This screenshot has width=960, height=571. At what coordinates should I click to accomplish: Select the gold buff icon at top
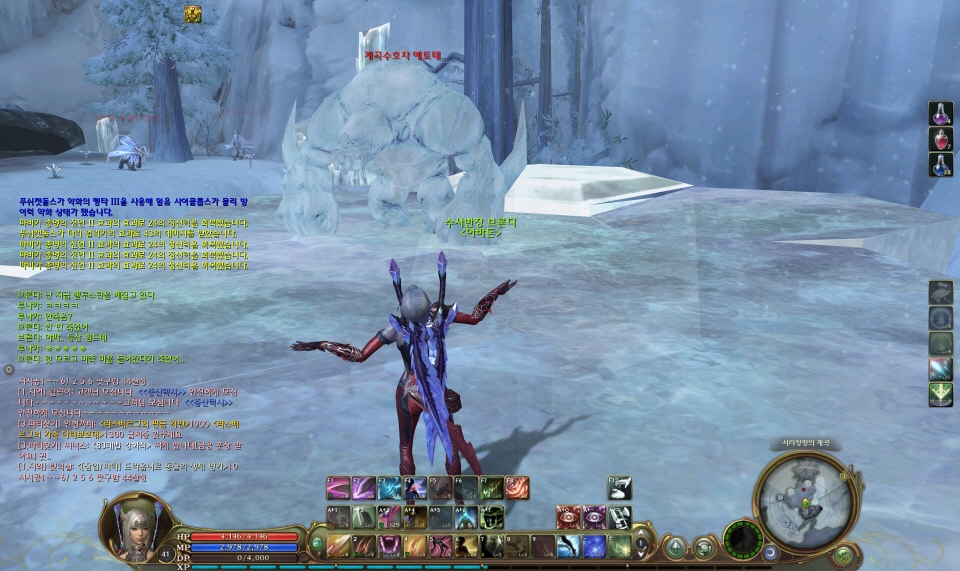click(193, 14)
